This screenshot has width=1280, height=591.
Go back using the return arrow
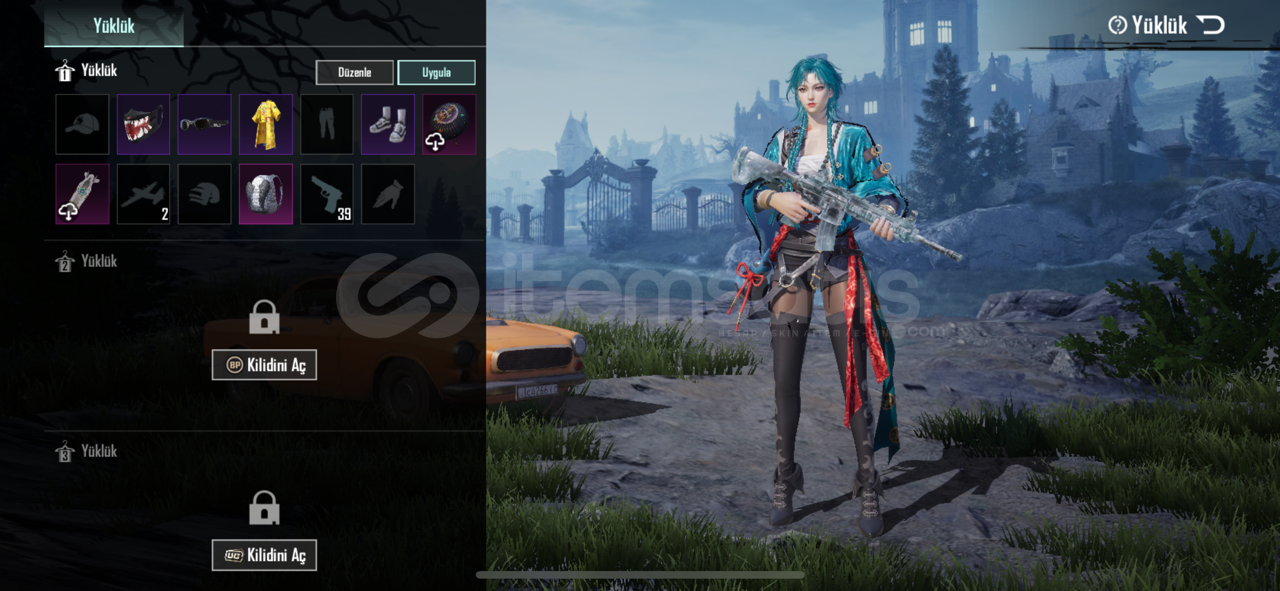(x=1211, y=25)
